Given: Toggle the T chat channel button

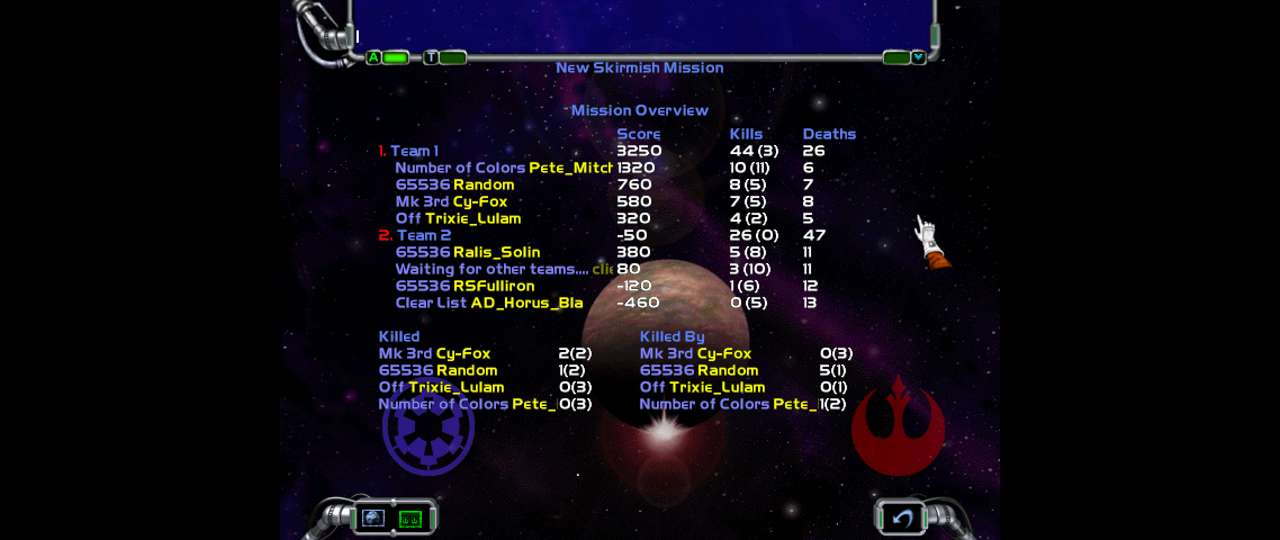Looking at the screenshot, I should point(431,58).
